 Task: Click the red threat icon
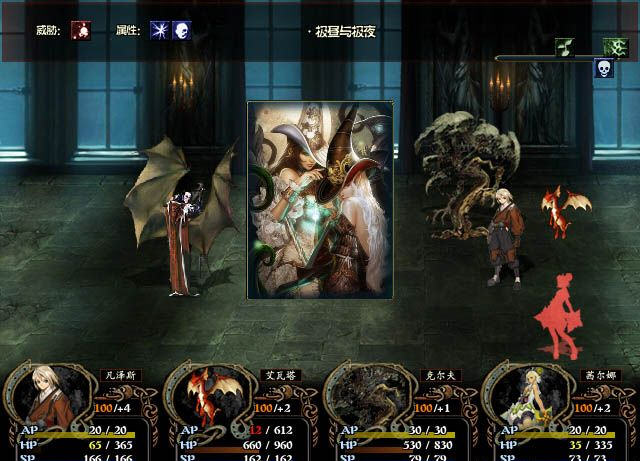pos(81,31)
